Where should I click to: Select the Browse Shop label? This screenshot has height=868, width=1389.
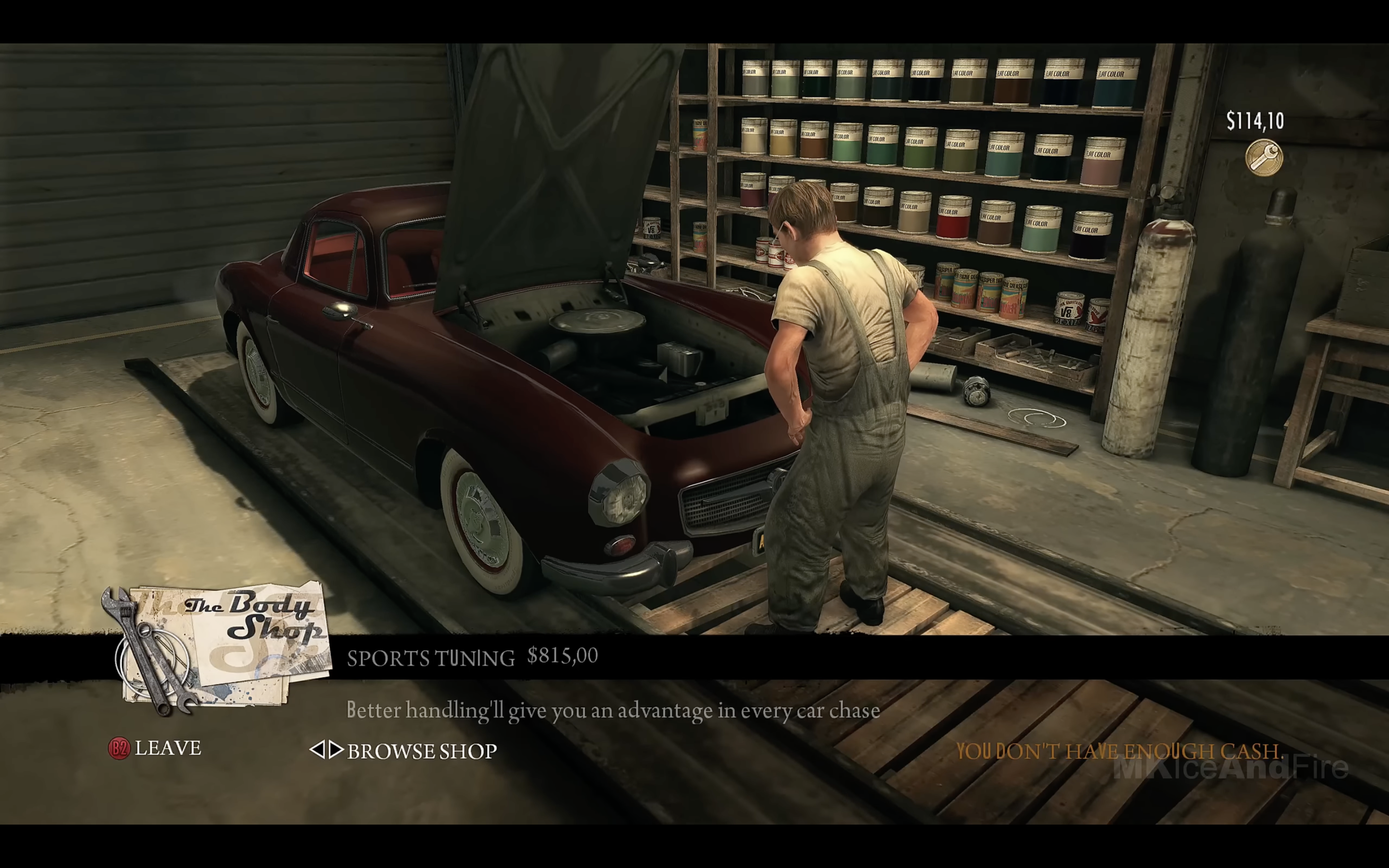coord(422,751)
